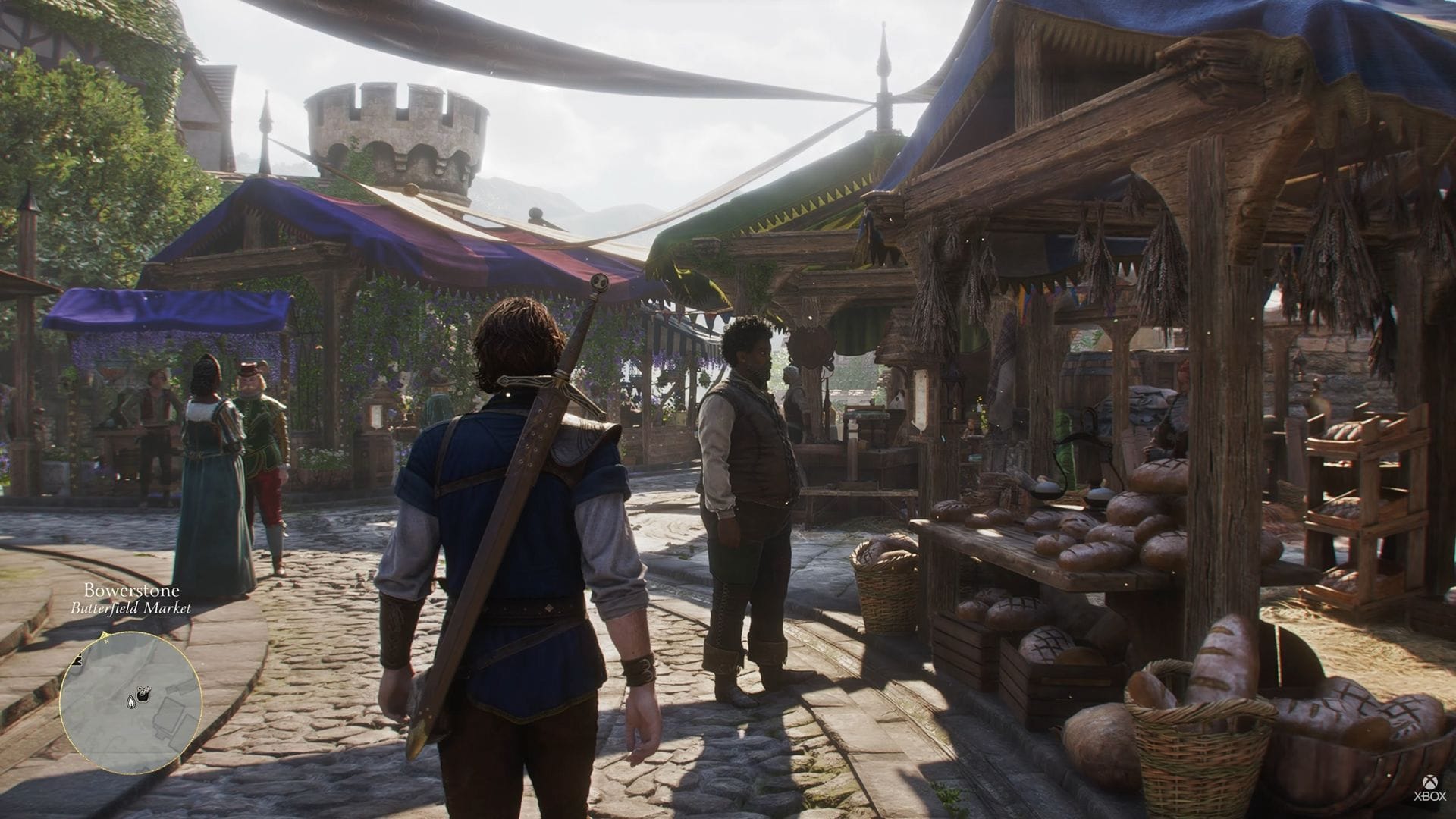
Task: Click the water droplet icon on the minimap
Action: click(131, 702)
